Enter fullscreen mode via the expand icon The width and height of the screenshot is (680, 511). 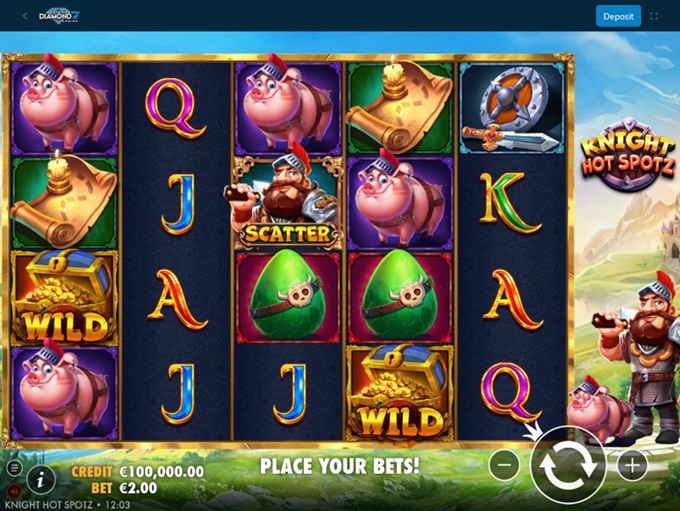tap(655, 16)
